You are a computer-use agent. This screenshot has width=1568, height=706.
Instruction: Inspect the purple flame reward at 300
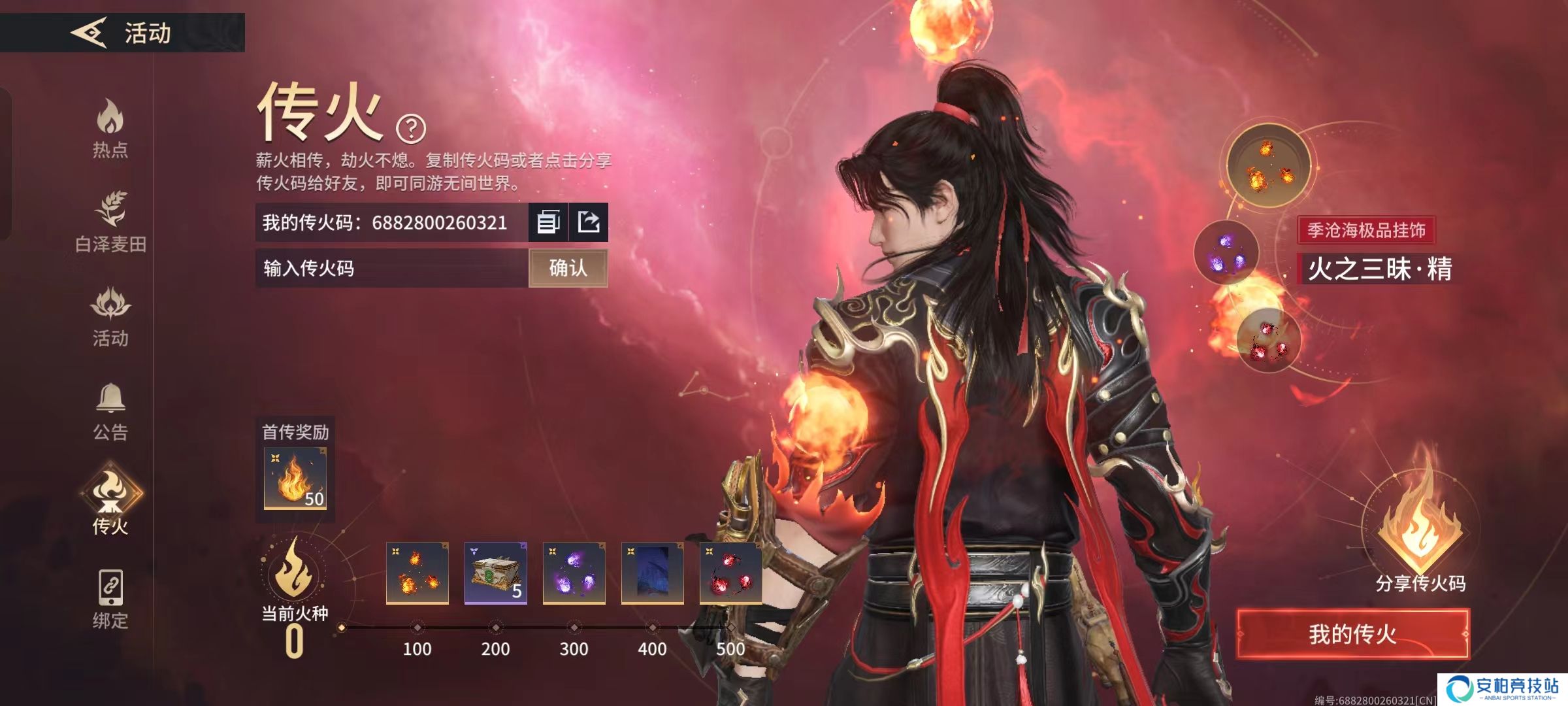pyautogui.click(x=574, y=573)
